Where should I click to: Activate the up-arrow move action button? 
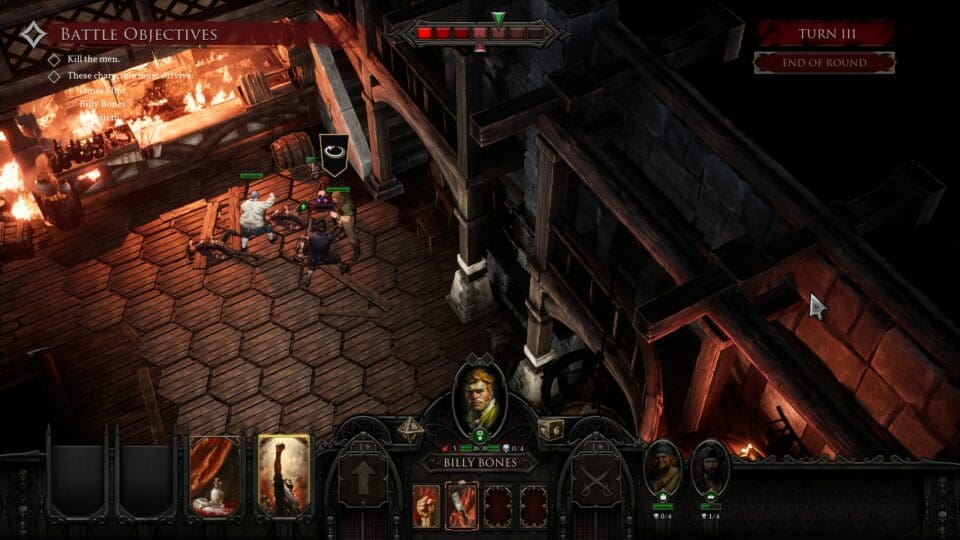(x=362, y=480)
